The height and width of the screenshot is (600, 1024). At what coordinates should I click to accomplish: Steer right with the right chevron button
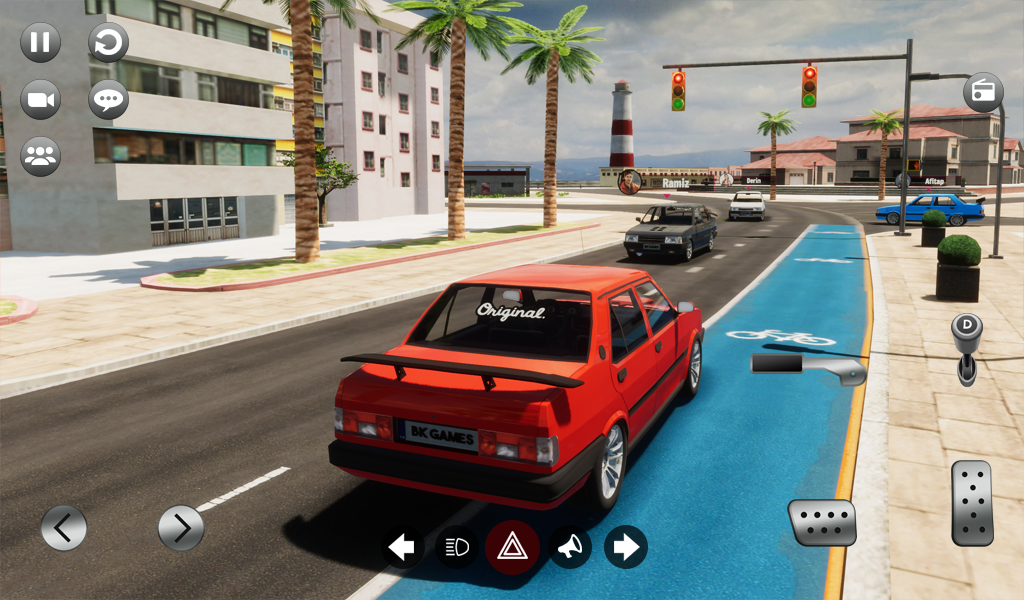coord(181,527)
